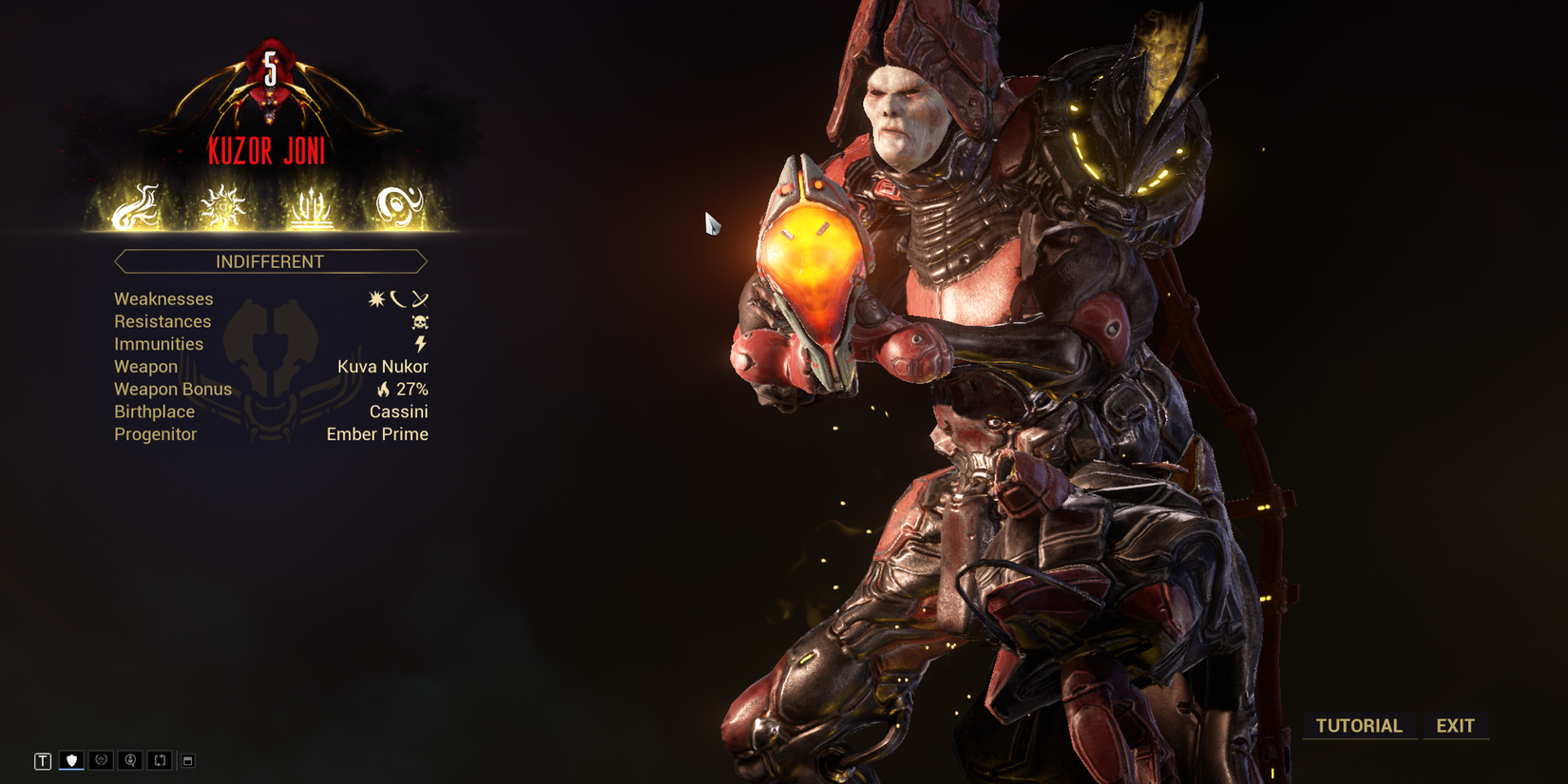Click the toxin skull icon next to Resistances
Image resolution: width=1568 pixels, height=784 pixels.
point(418,320)
